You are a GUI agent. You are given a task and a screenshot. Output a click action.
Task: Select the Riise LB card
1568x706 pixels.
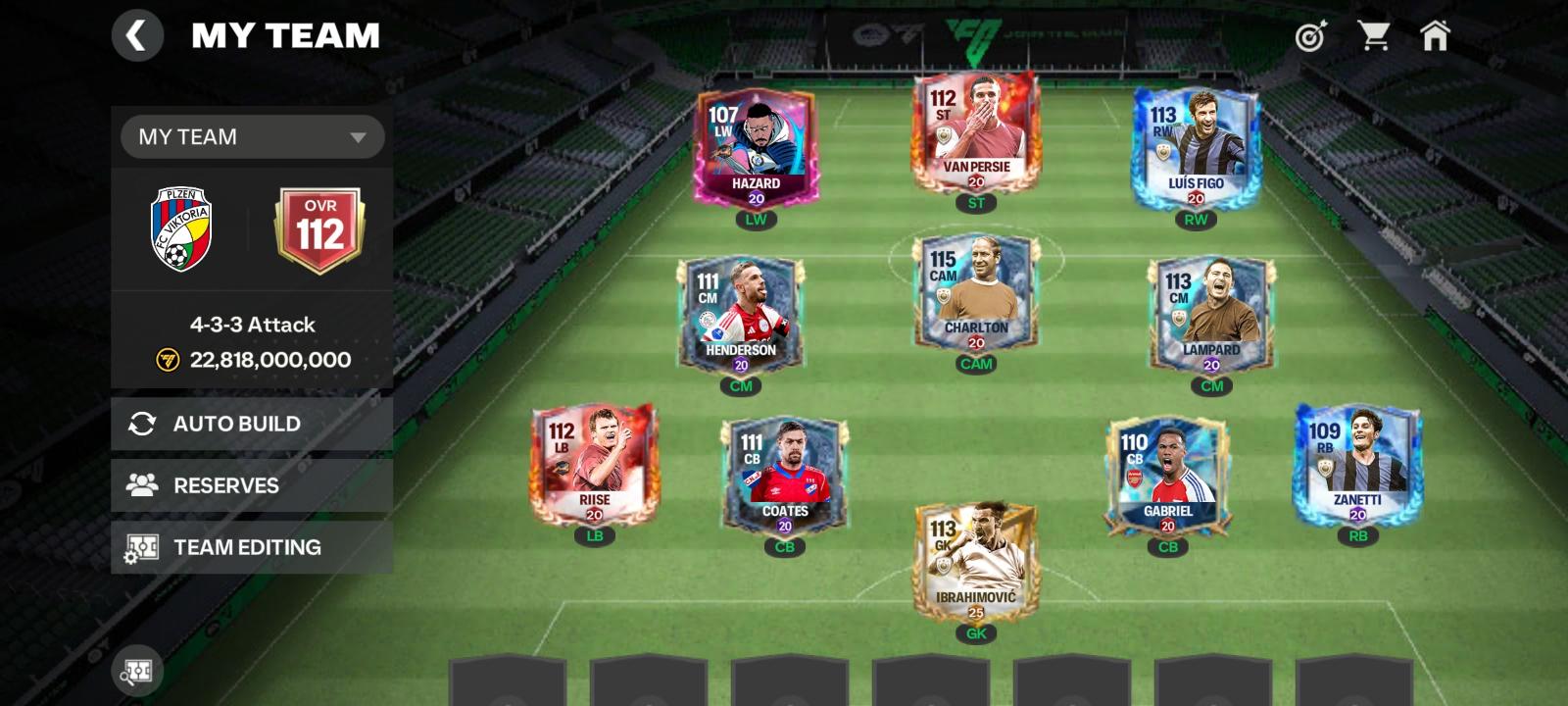point(594,463)
